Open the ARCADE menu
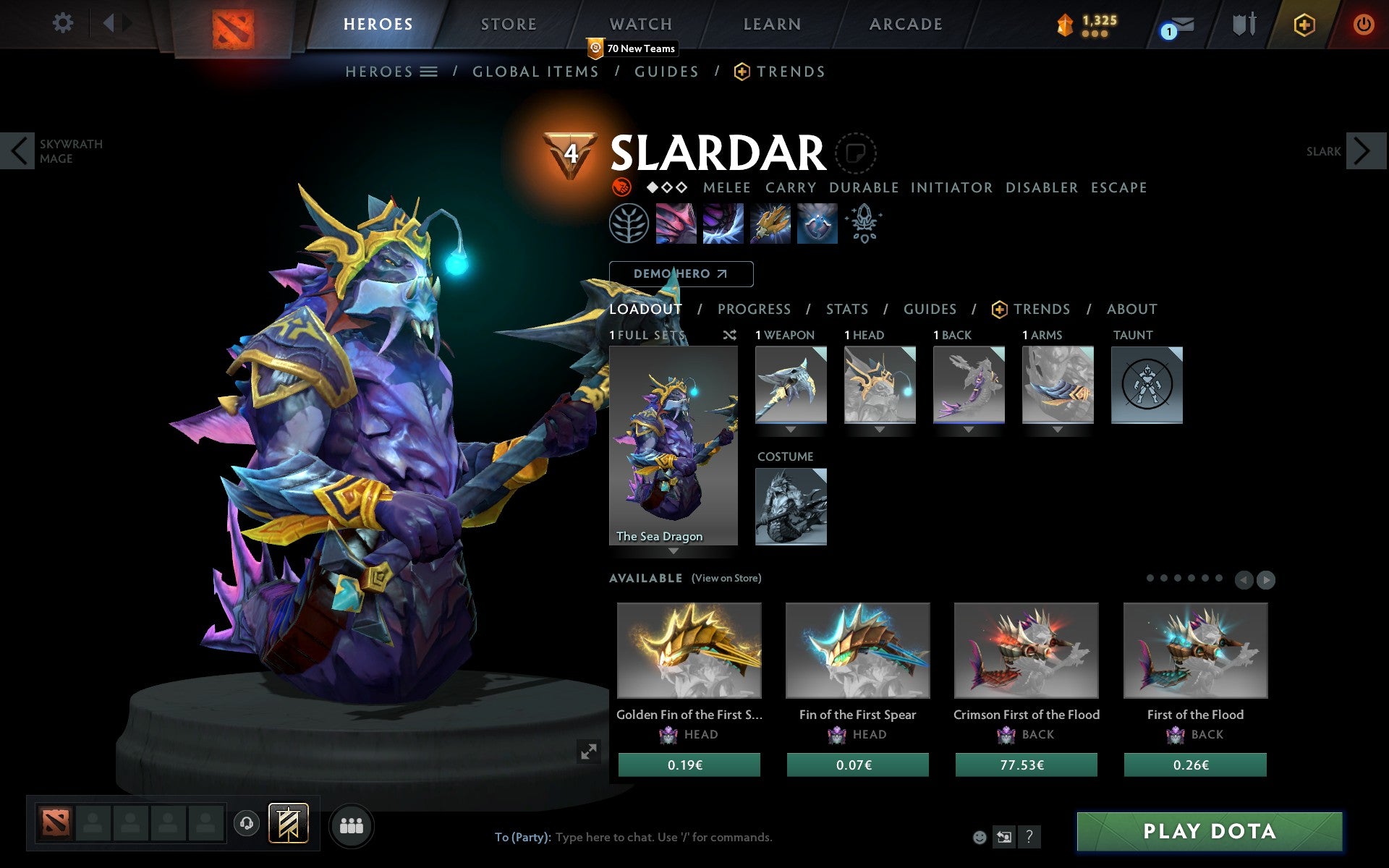The width and height of the screenshot is (1389, 868). 904,23
